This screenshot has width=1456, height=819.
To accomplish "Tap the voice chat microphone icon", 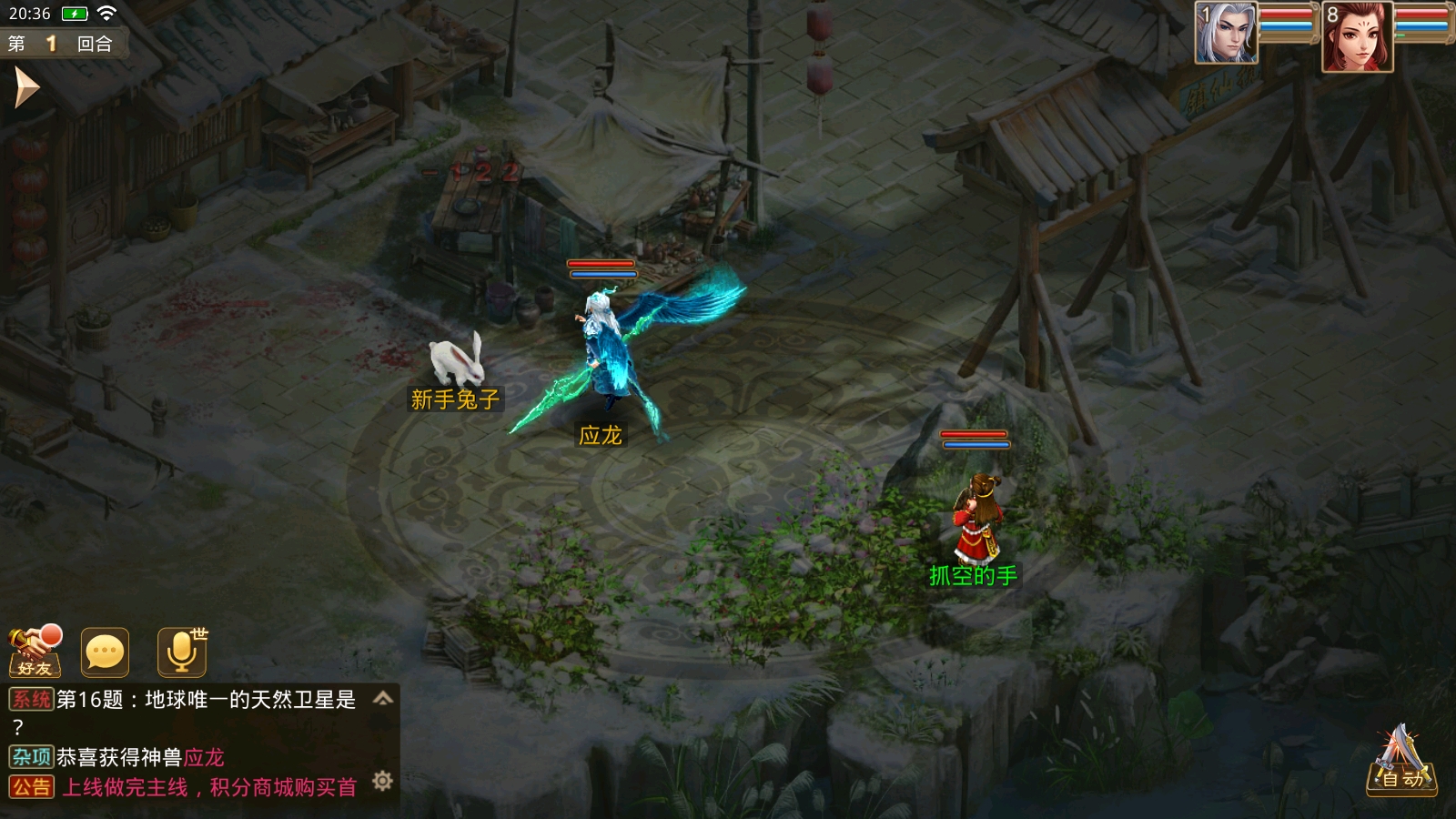I will pyautogui.click(x=180, y=652).
